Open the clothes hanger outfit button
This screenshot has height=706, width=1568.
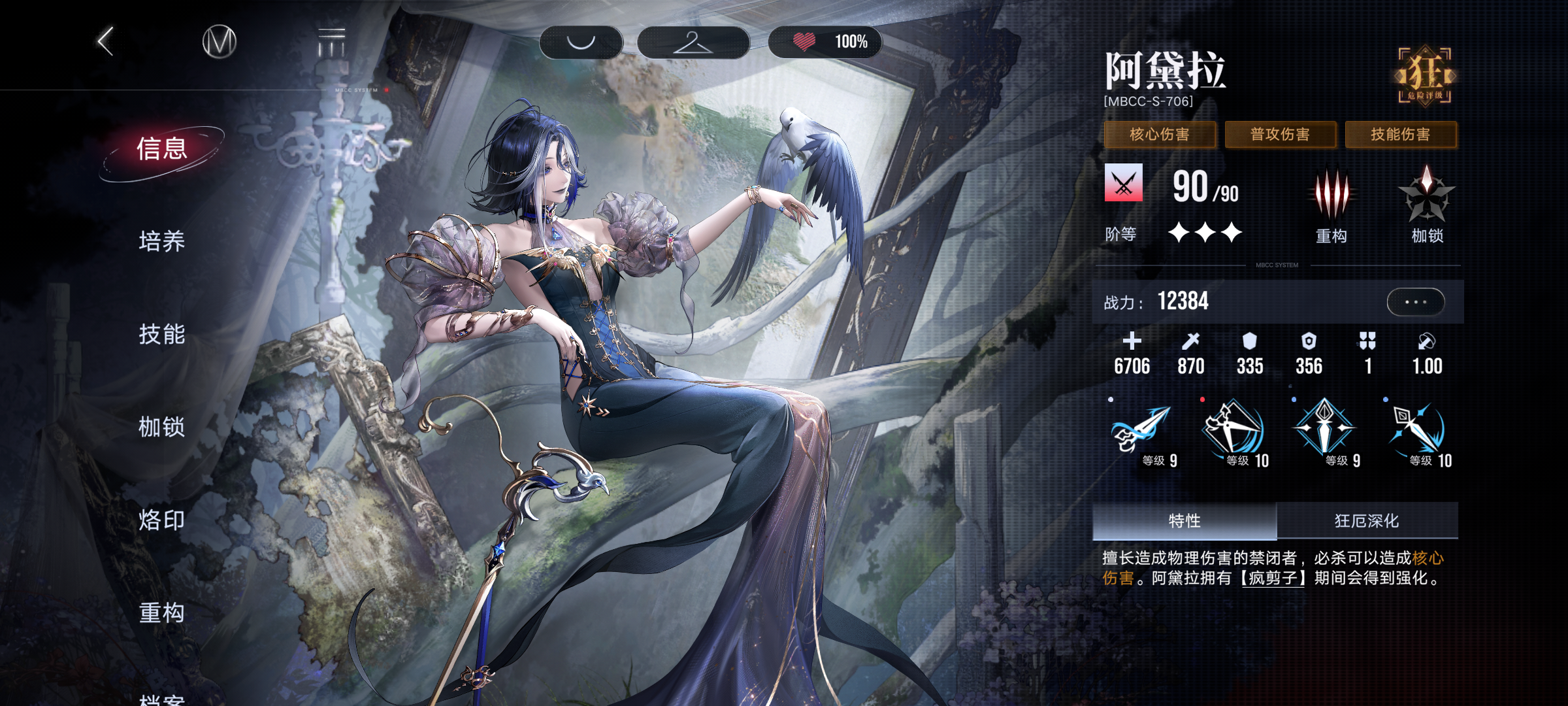tap(693, 42)
